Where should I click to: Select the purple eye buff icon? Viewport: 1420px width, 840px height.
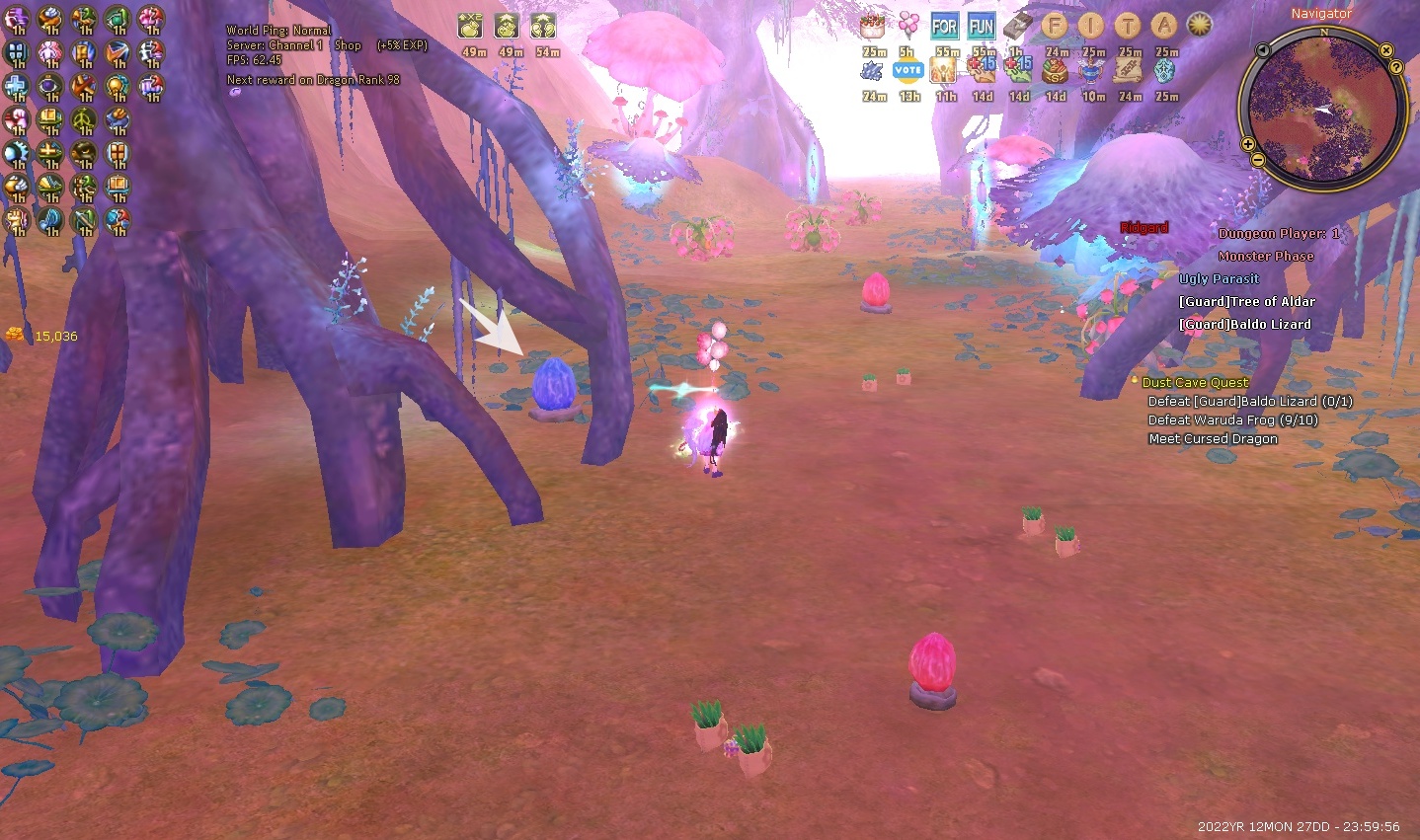(50, 87)
